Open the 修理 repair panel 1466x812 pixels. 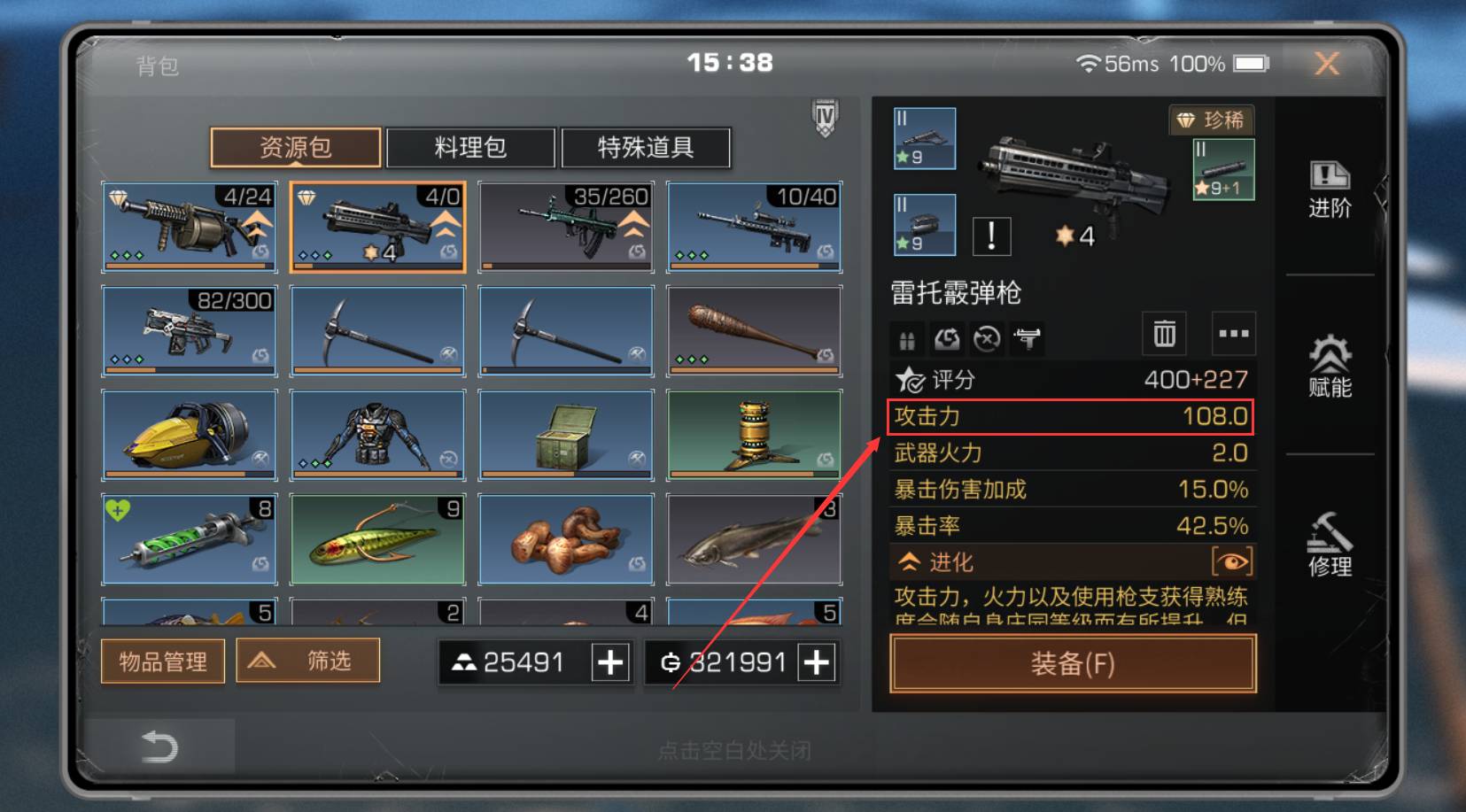point(1328,544)
